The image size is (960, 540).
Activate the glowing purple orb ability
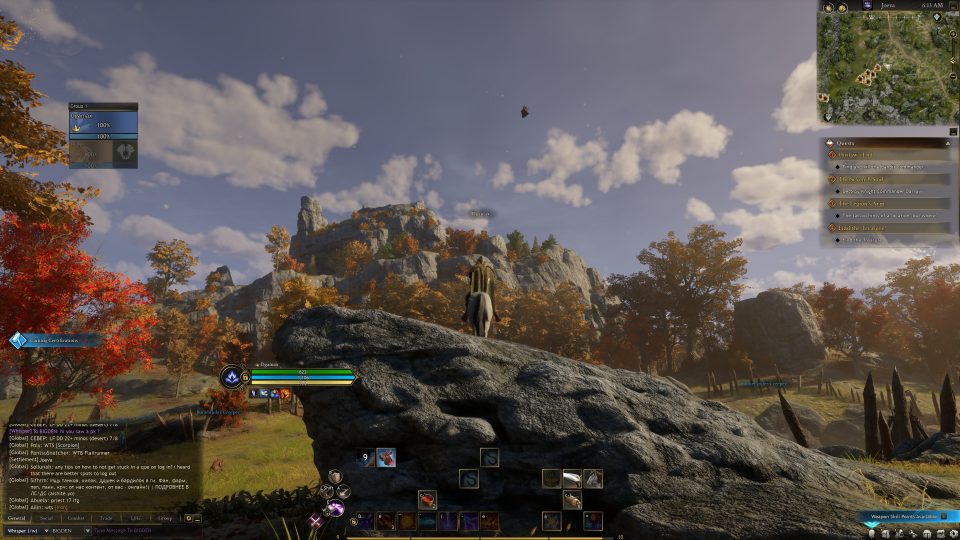coord(334,510)
